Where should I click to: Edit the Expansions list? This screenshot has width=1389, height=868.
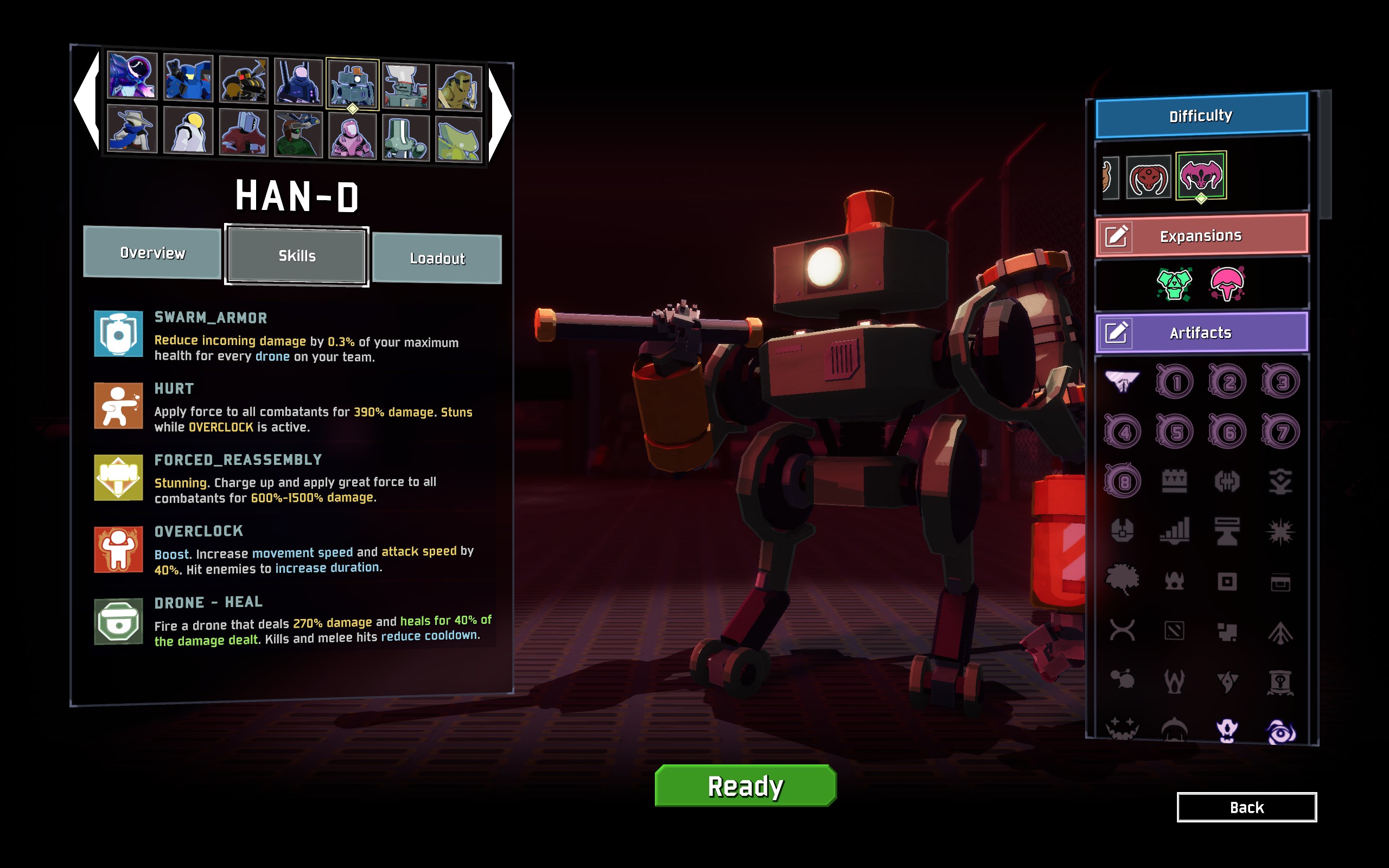1117,236
